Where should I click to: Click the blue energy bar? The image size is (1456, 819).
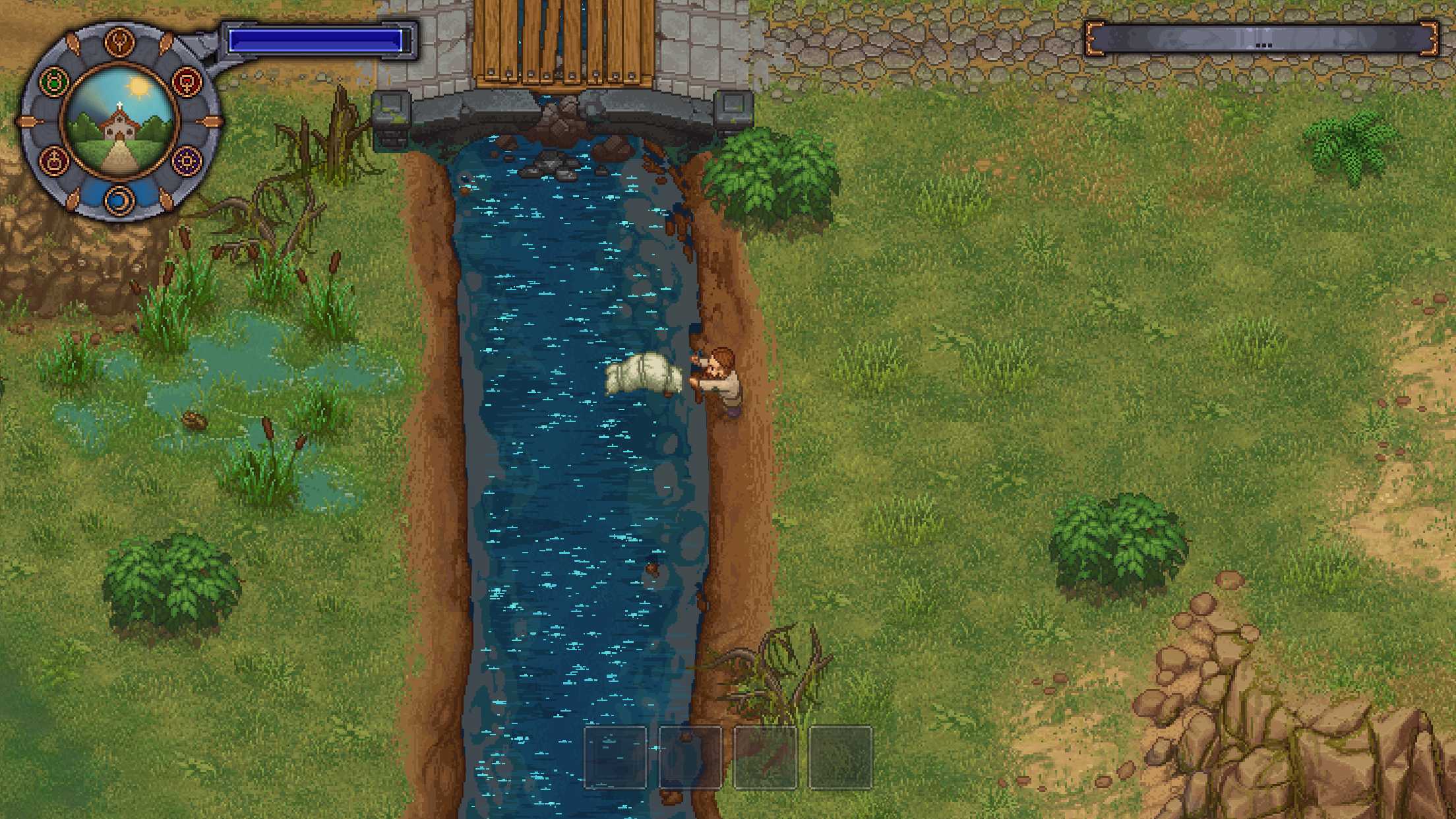[x=317, y=41]
